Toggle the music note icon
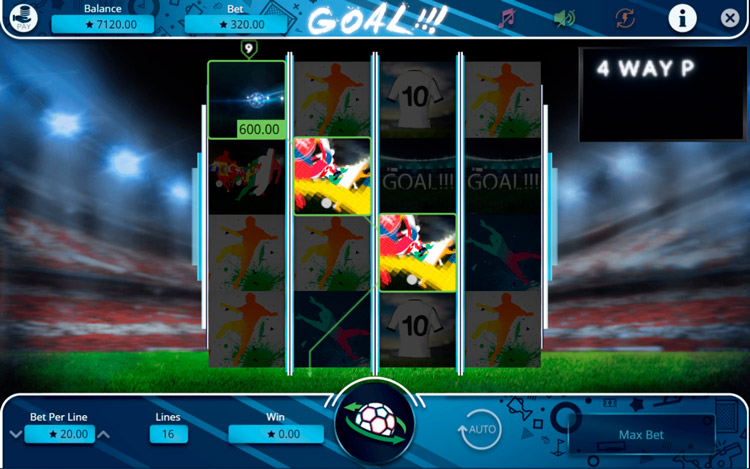750x469 pixels. coord(508,18)
